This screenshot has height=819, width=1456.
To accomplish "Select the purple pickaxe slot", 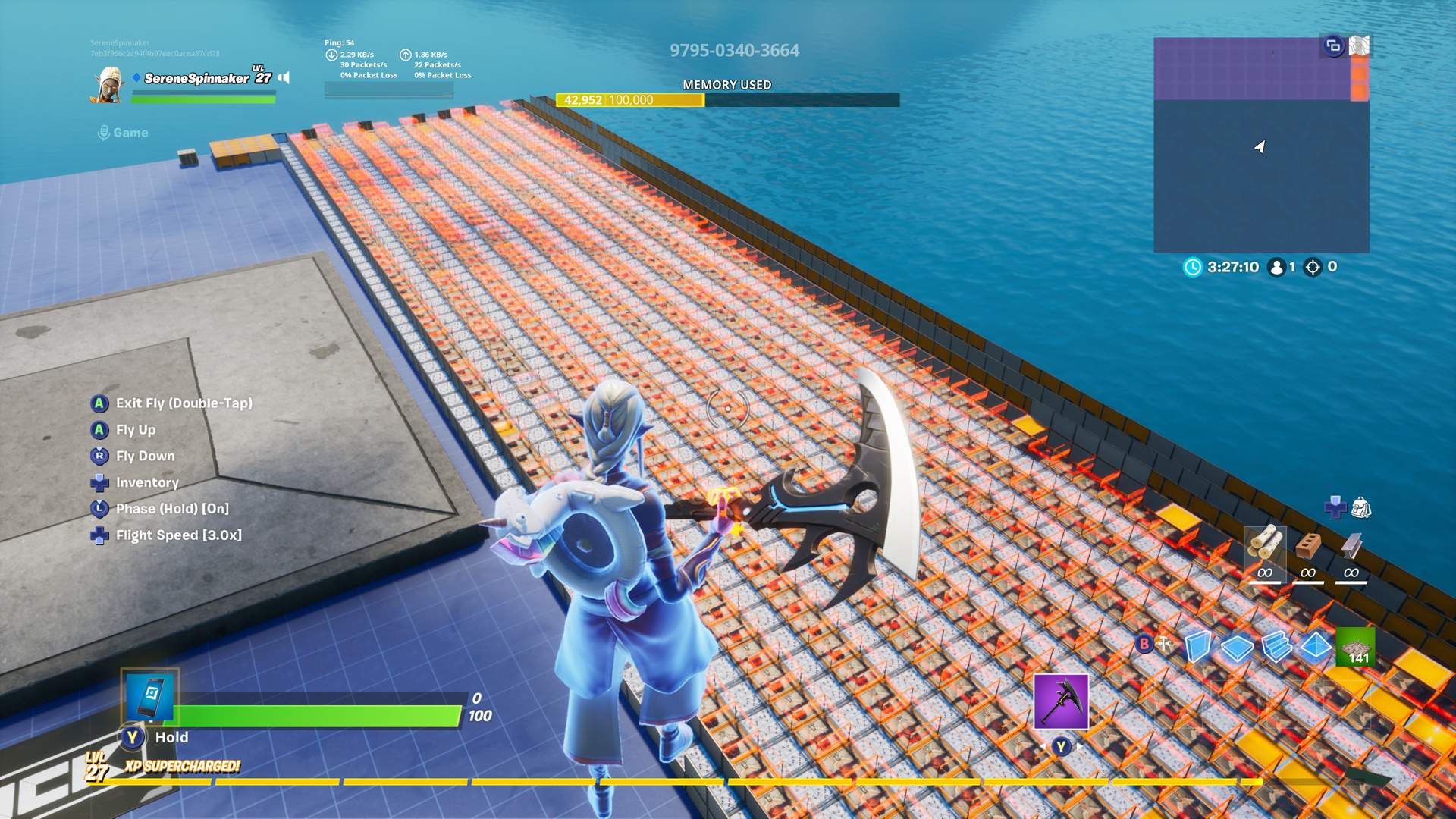I will click(1061, 701).
